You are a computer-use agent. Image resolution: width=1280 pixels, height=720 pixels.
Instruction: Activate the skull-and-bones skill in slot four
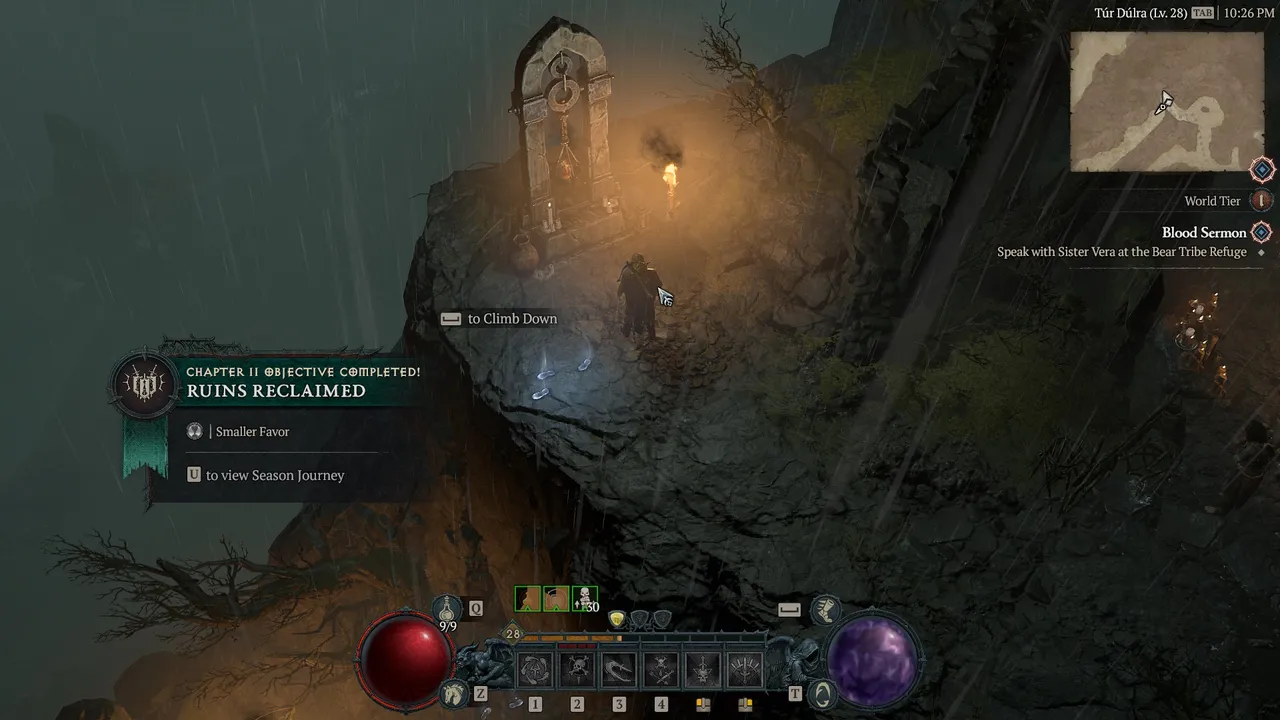click(x=661, y=669)
